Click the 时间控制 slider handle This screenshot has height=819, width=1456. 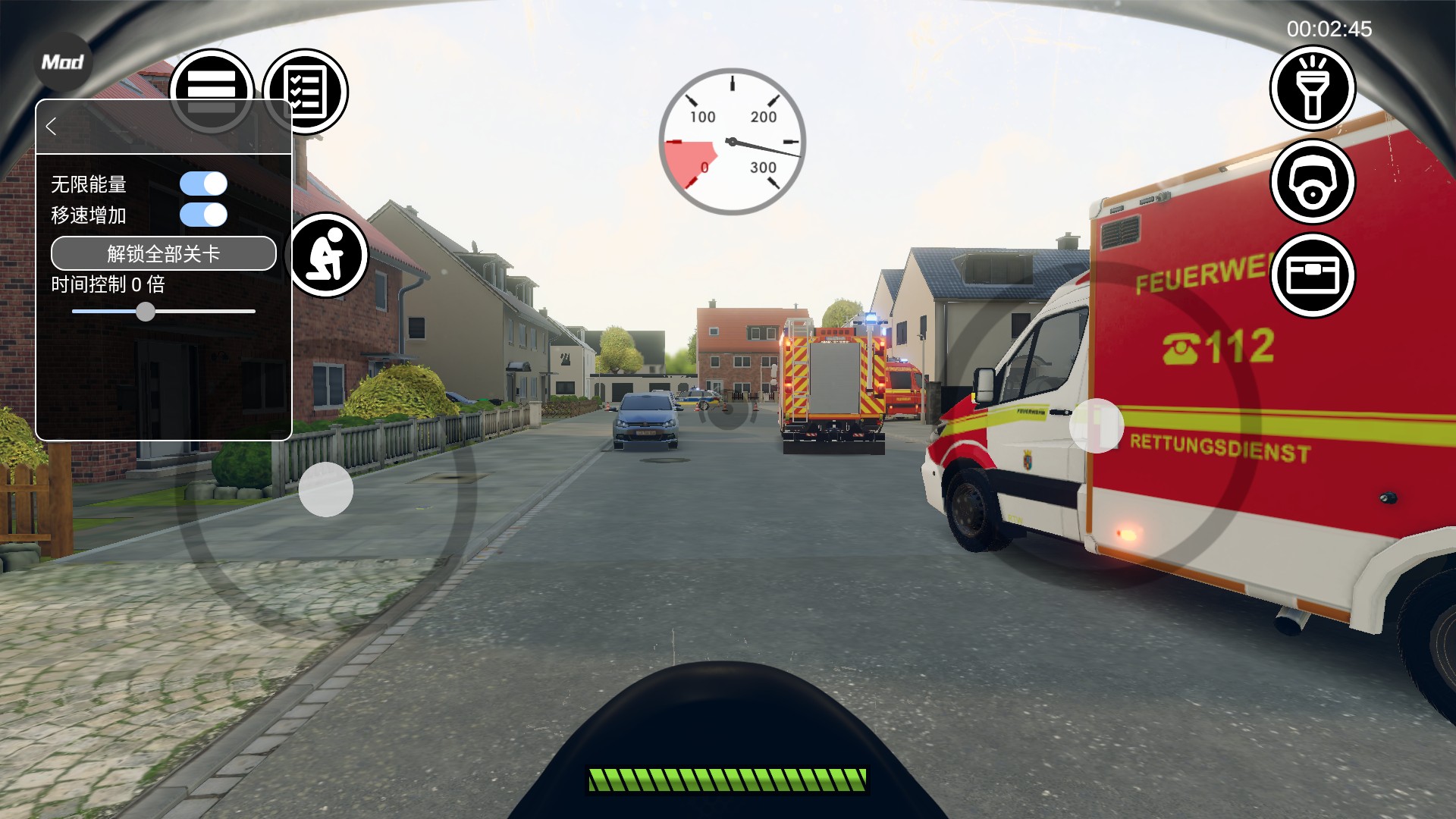tap(146, 312)
